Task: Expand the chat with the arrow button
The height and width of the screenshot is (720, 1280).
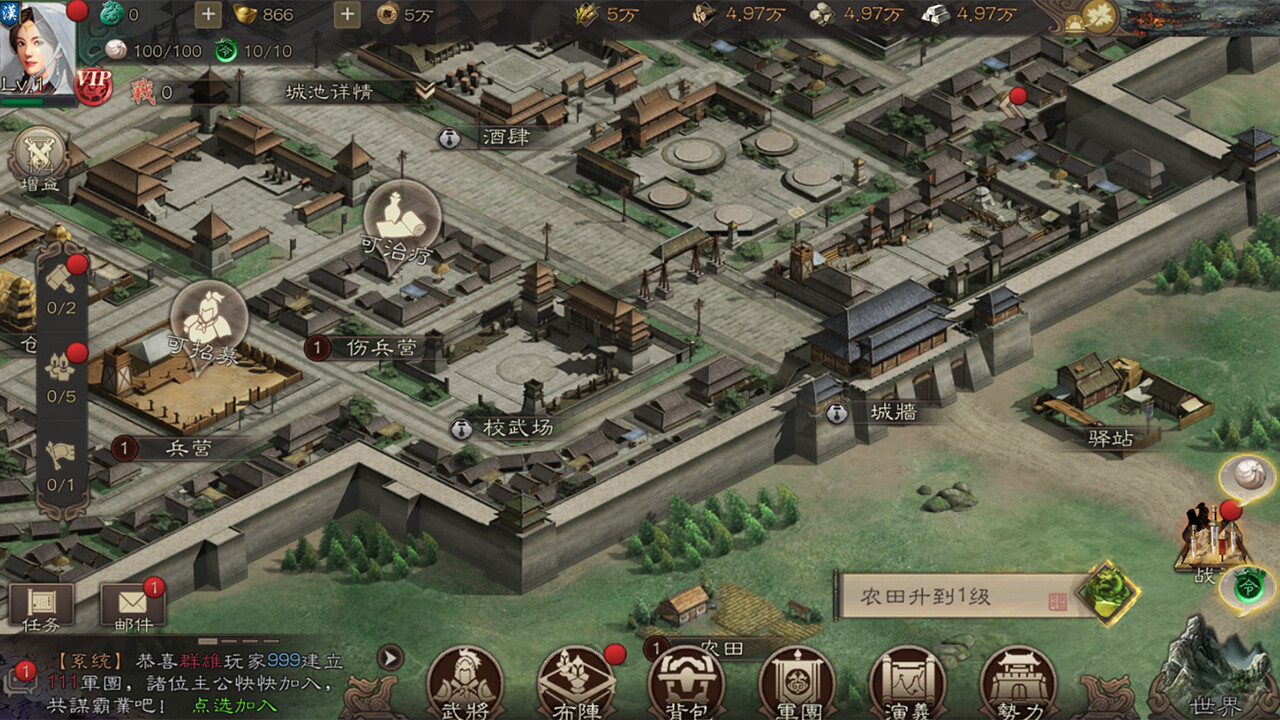Action: point(389,657)
